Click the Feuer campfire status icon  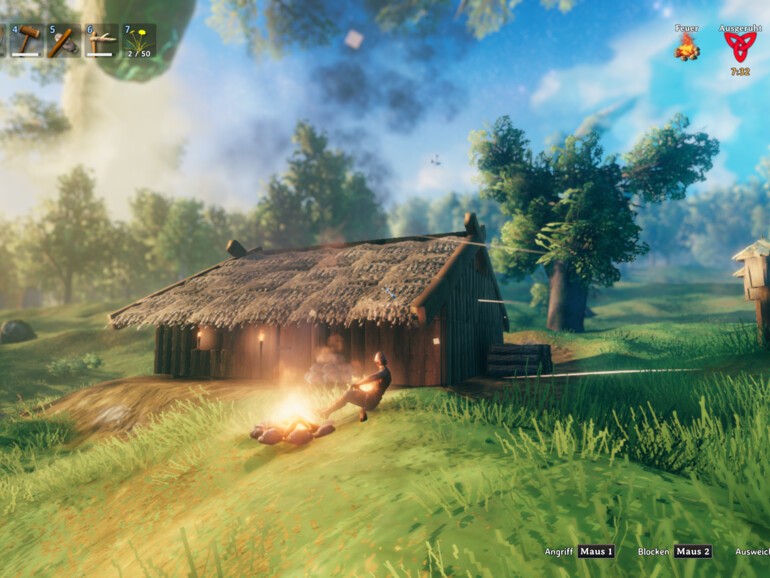click(x=686, y=47)
